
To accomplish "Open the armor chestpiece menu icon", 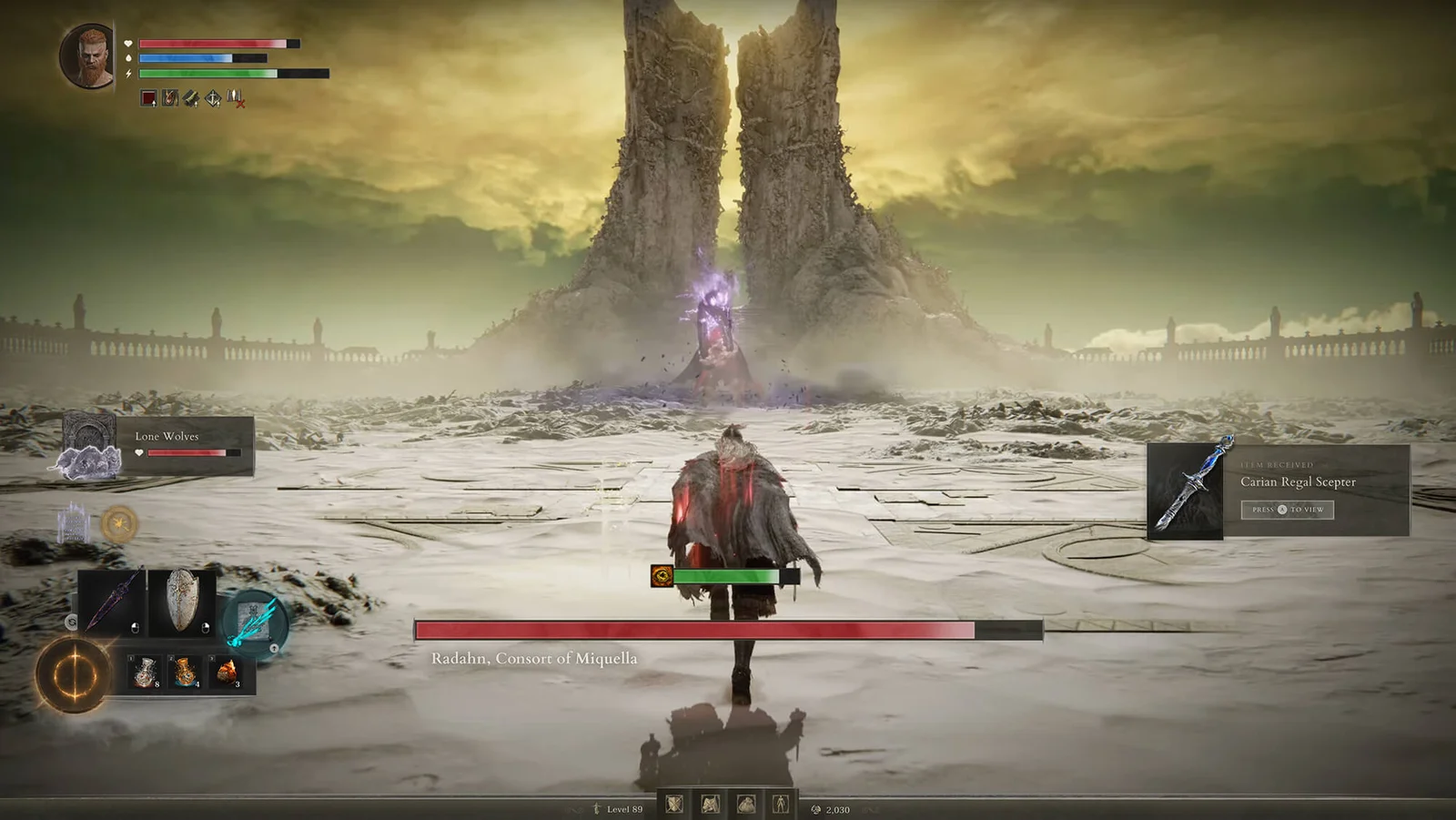I will tap(710, 804).
